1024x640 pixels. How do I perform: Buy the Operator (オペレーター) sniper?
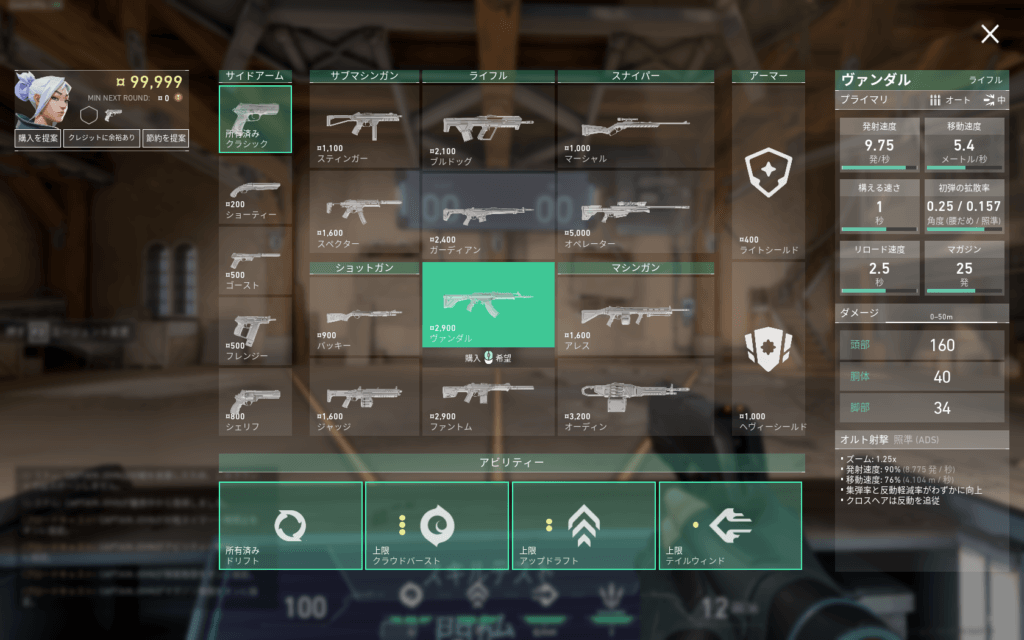click(635, 212)
